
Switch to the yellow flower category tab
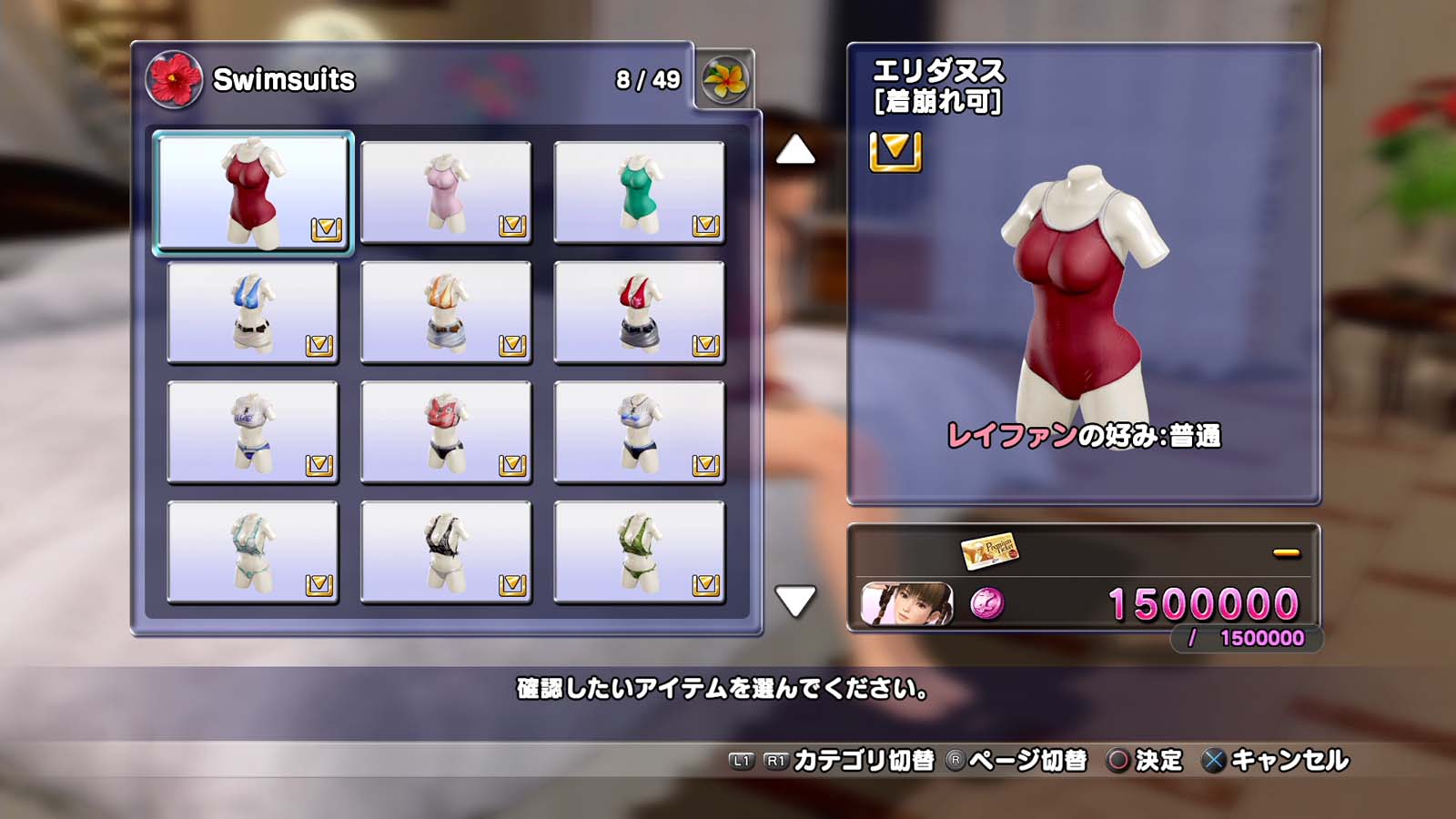[x=725, y=79]
